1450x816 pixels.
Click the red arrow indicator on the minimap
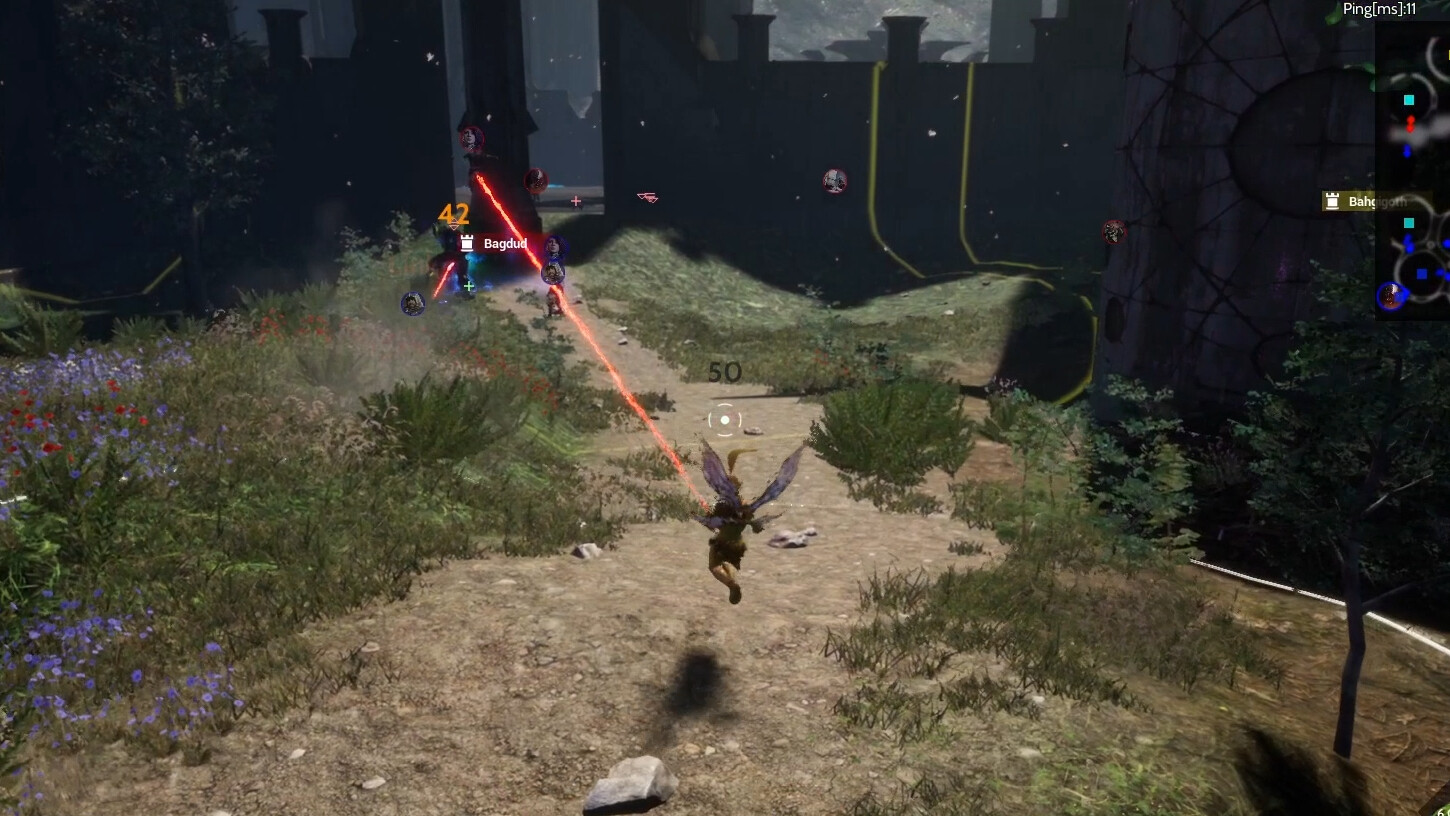1410,124
